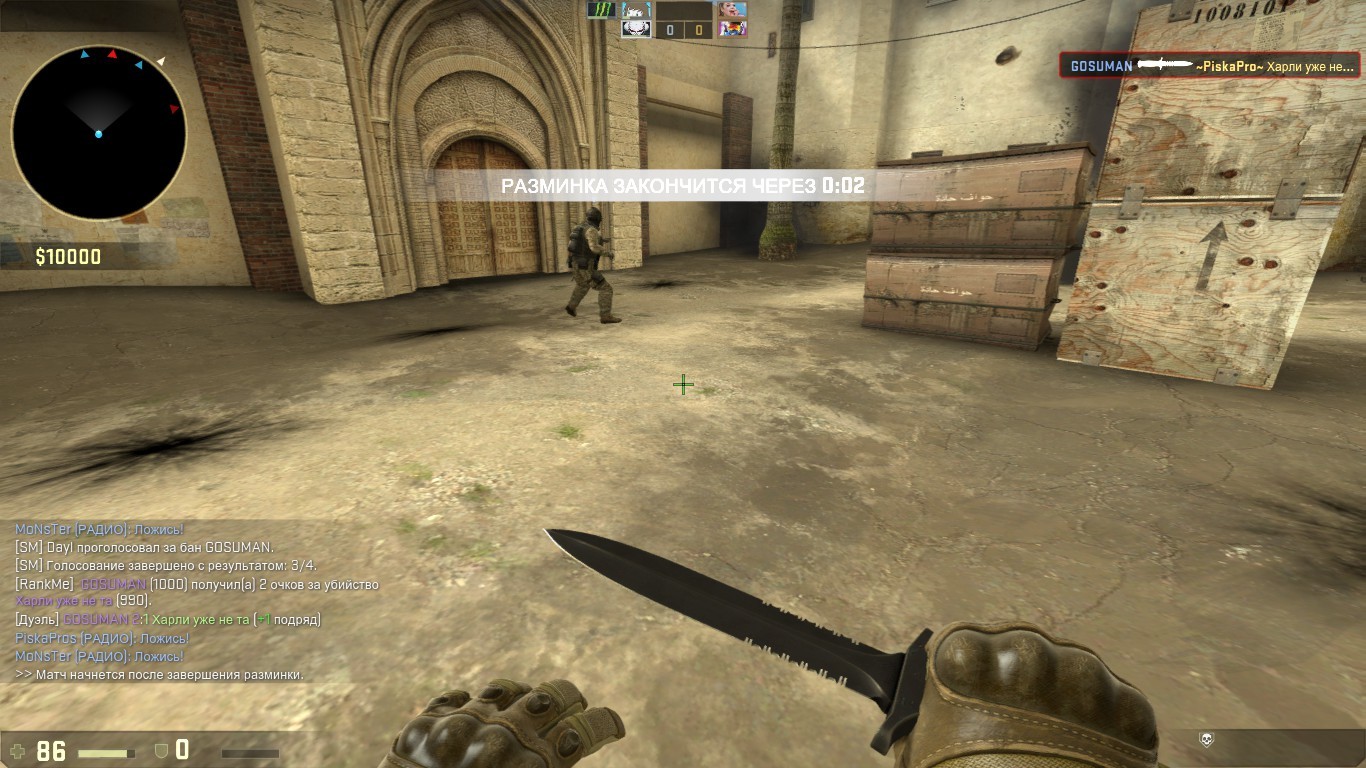
Task: Select the blonde woman player avatar
Action: (732, 10)
